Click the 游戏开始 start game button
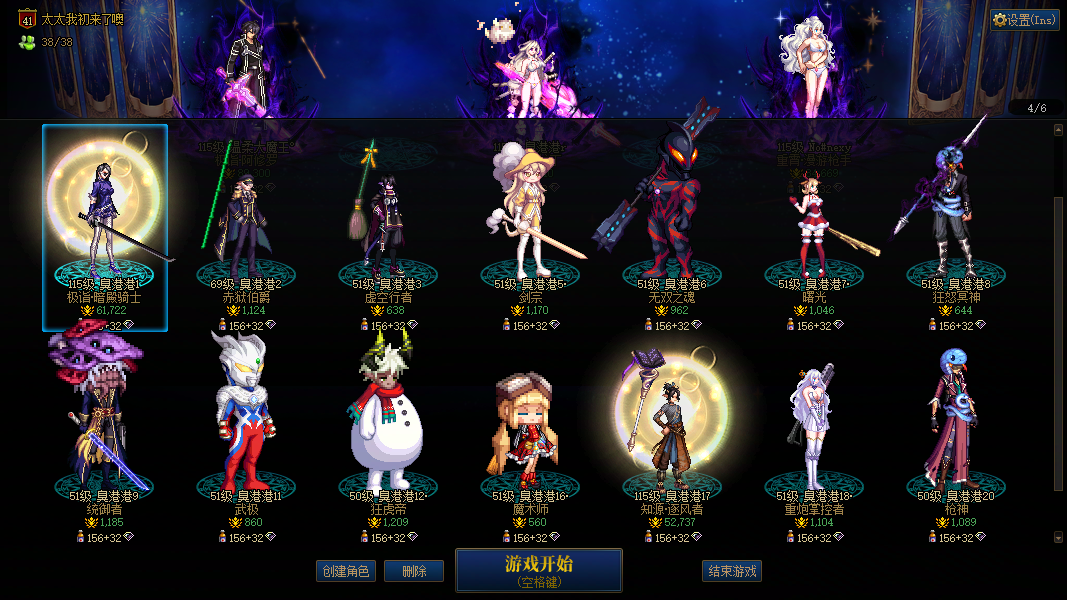The width and height of the screenshot is (1067, 600). 538,570
